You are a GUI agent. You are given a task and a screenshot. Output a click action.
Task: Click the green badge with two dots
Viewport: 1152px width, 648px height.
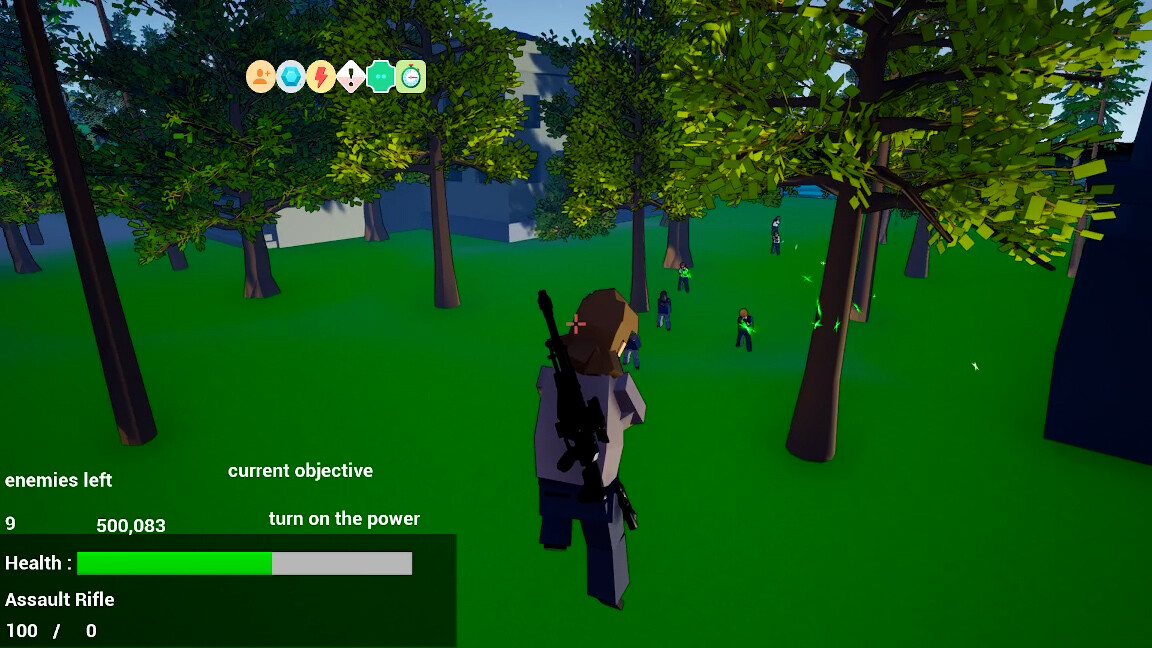(x=381, y=76)
